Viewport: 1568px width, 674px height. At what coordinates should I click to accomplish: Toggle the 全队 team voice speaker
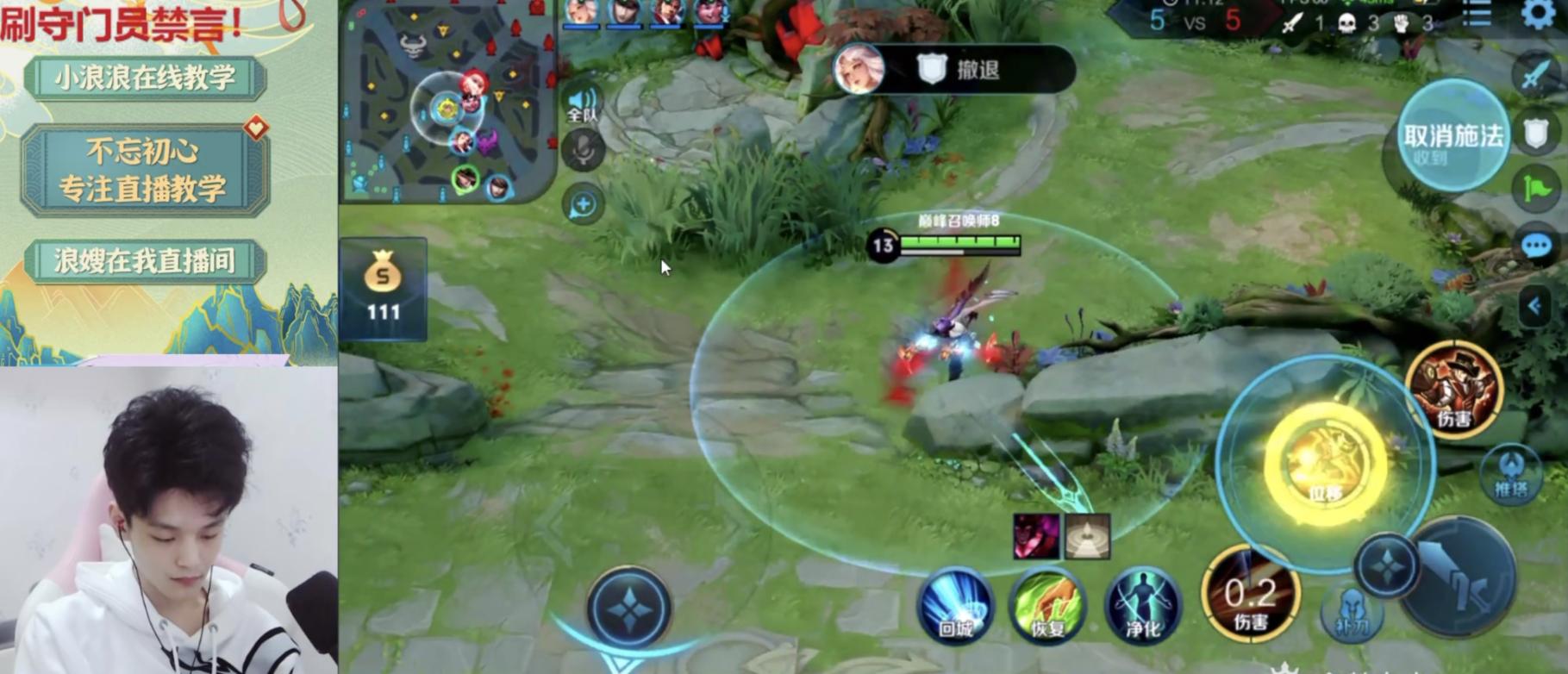coord(583,103)
